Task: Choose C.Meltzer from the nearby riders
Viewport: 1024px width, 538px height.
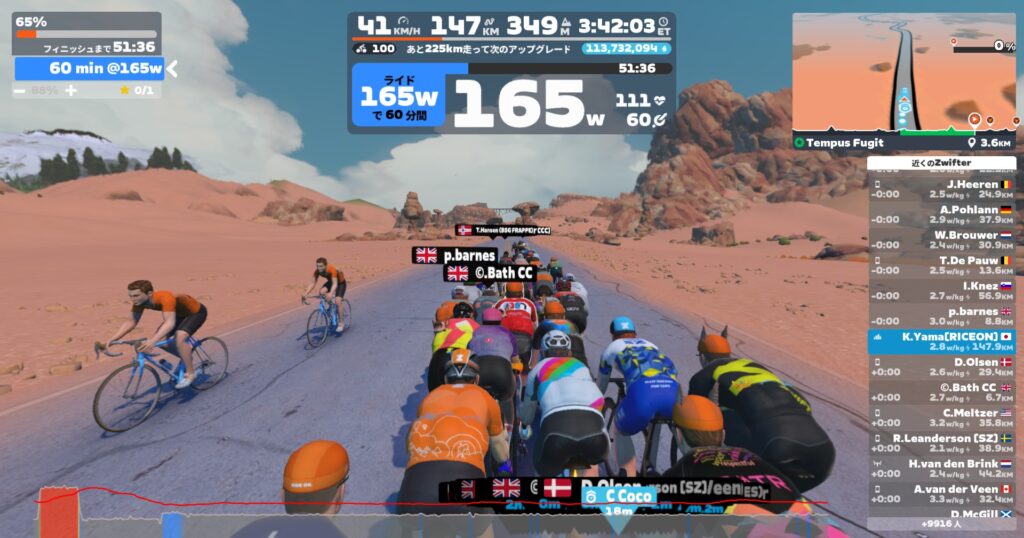Action: tap(941, 417)
